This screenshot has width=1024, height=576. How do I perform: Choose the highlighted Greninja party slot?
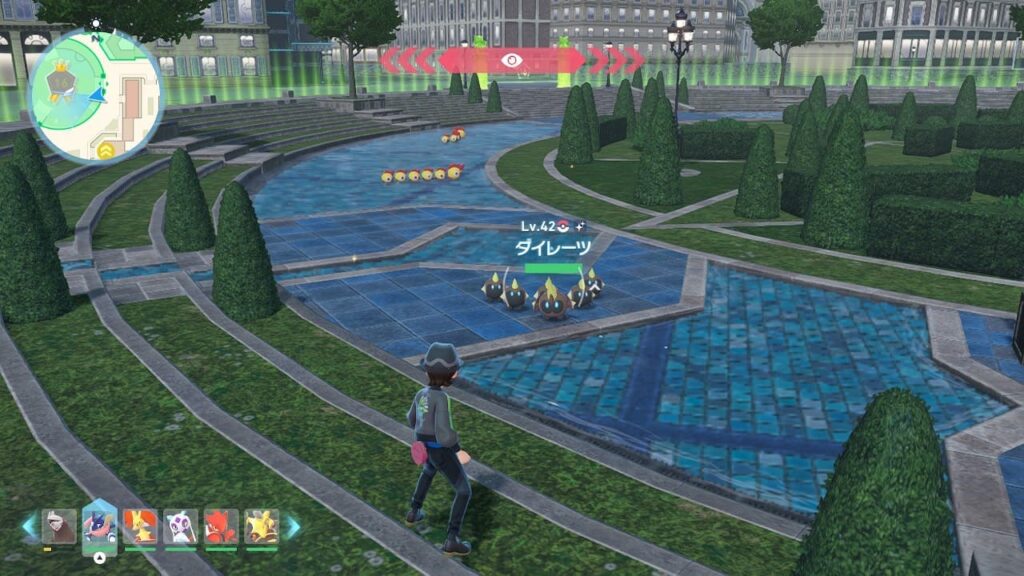(100, 524)
